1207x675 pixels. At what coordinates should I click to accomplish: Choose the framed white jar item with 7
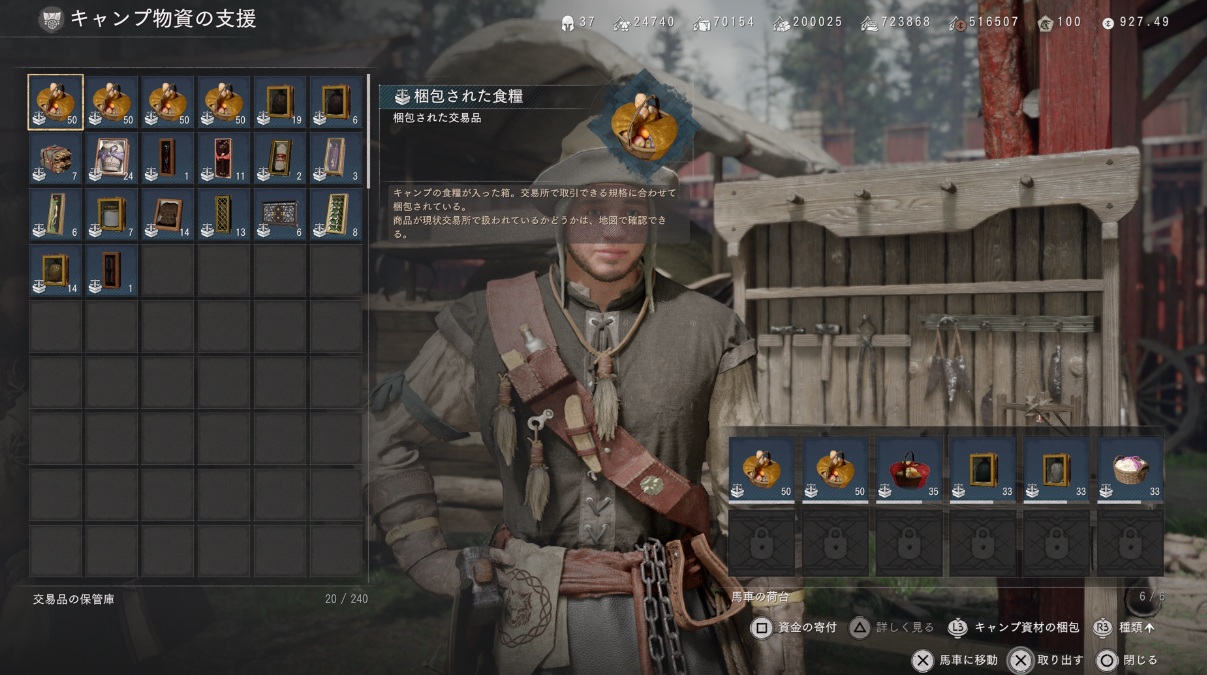pyautogui.click(x=112, y=214)
